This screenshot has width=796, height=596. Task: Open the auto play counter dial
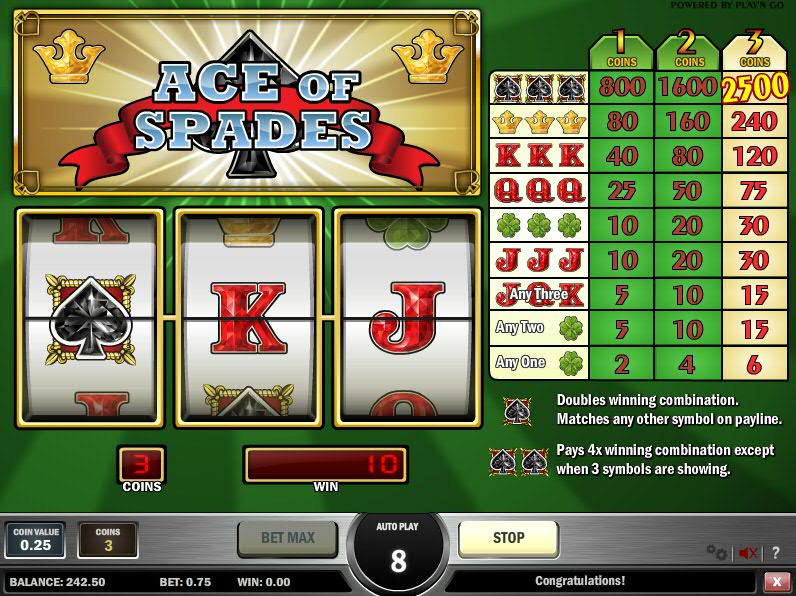coord(398,551)
